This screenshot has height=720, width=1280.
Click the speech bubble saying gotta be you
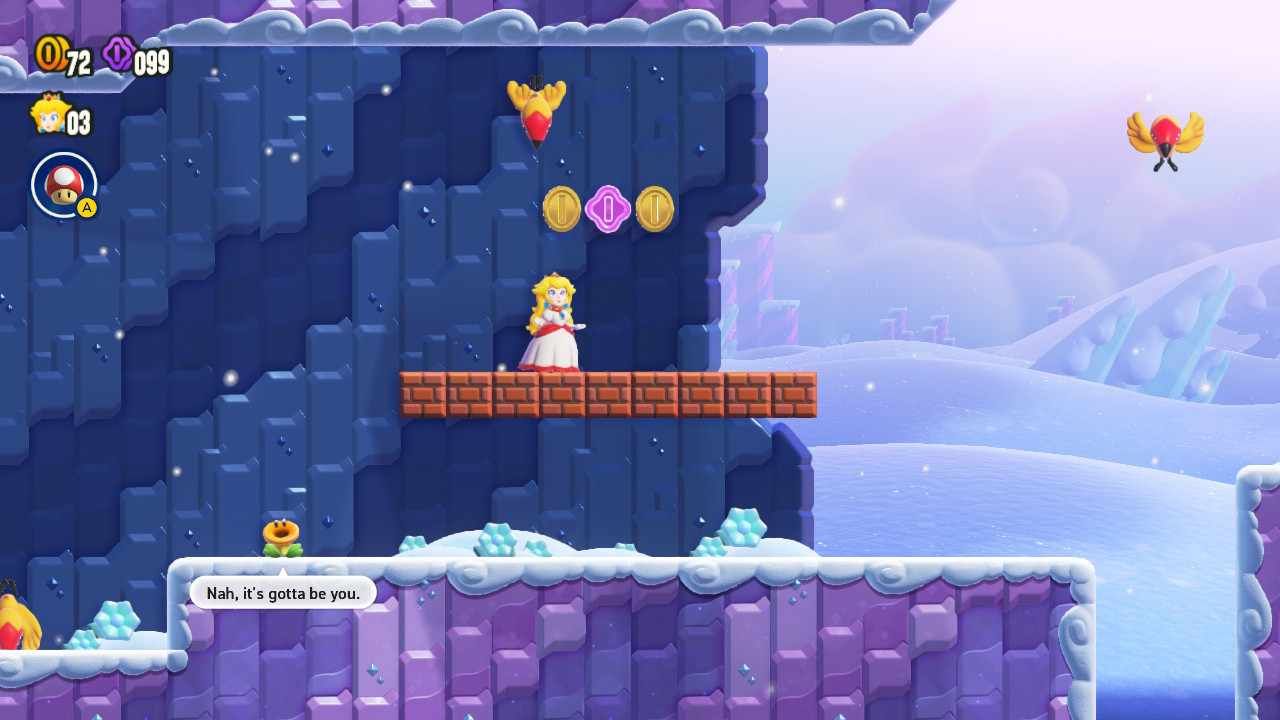280,592
